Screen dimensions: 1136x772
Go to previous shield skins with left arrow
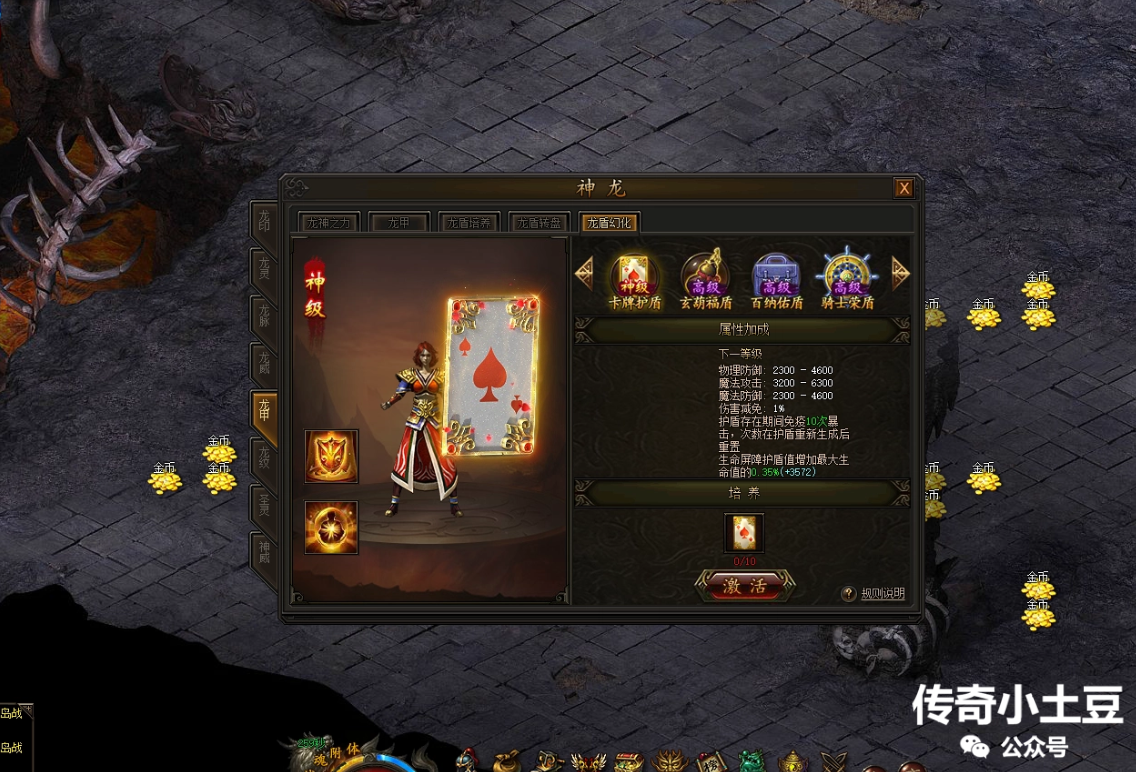(x=585, y=273)
